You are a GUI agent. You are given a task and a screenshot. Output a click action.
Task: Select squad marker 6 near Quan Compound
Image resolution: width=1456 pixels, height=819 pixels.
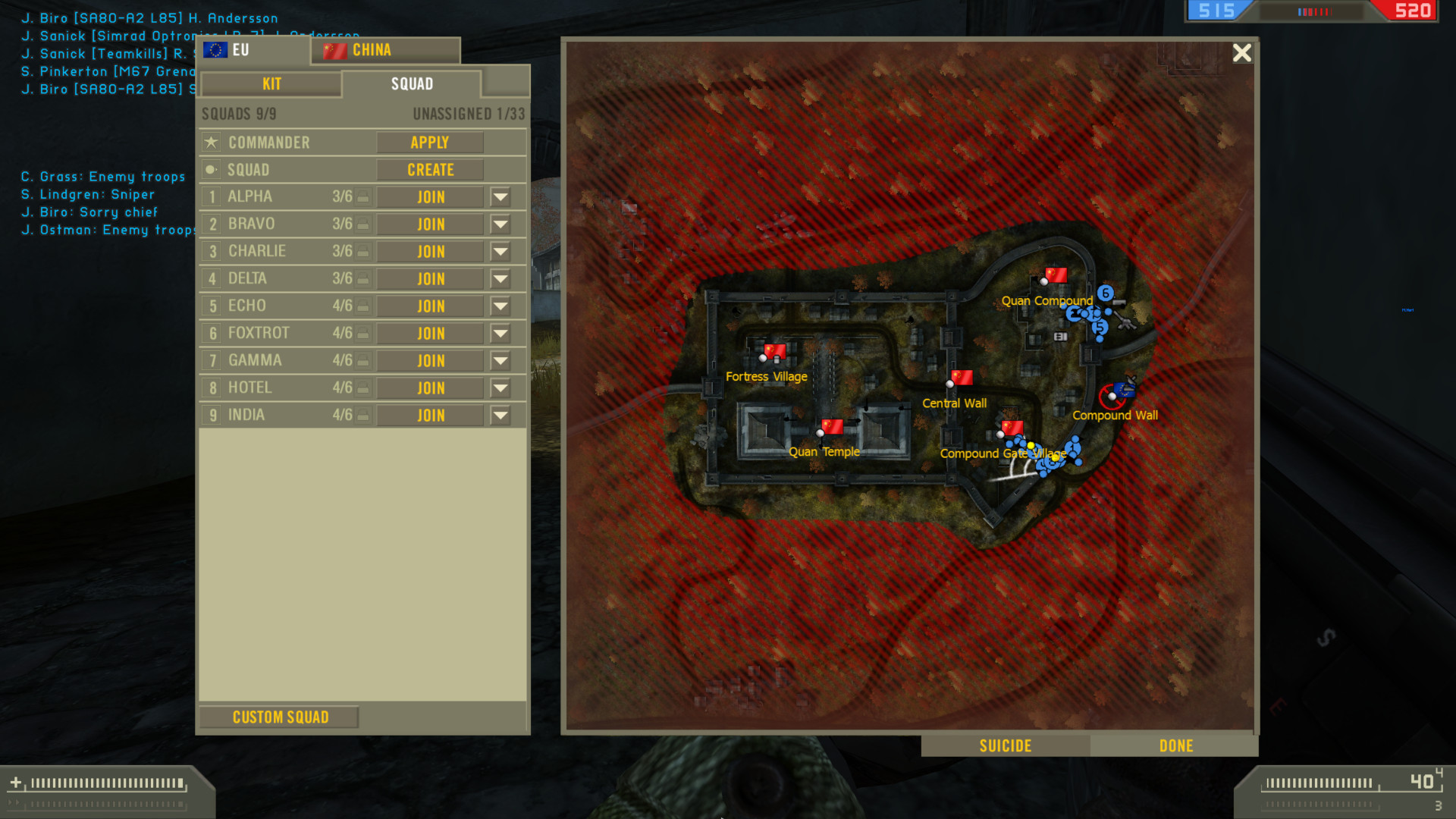(x=1104, y=291)
